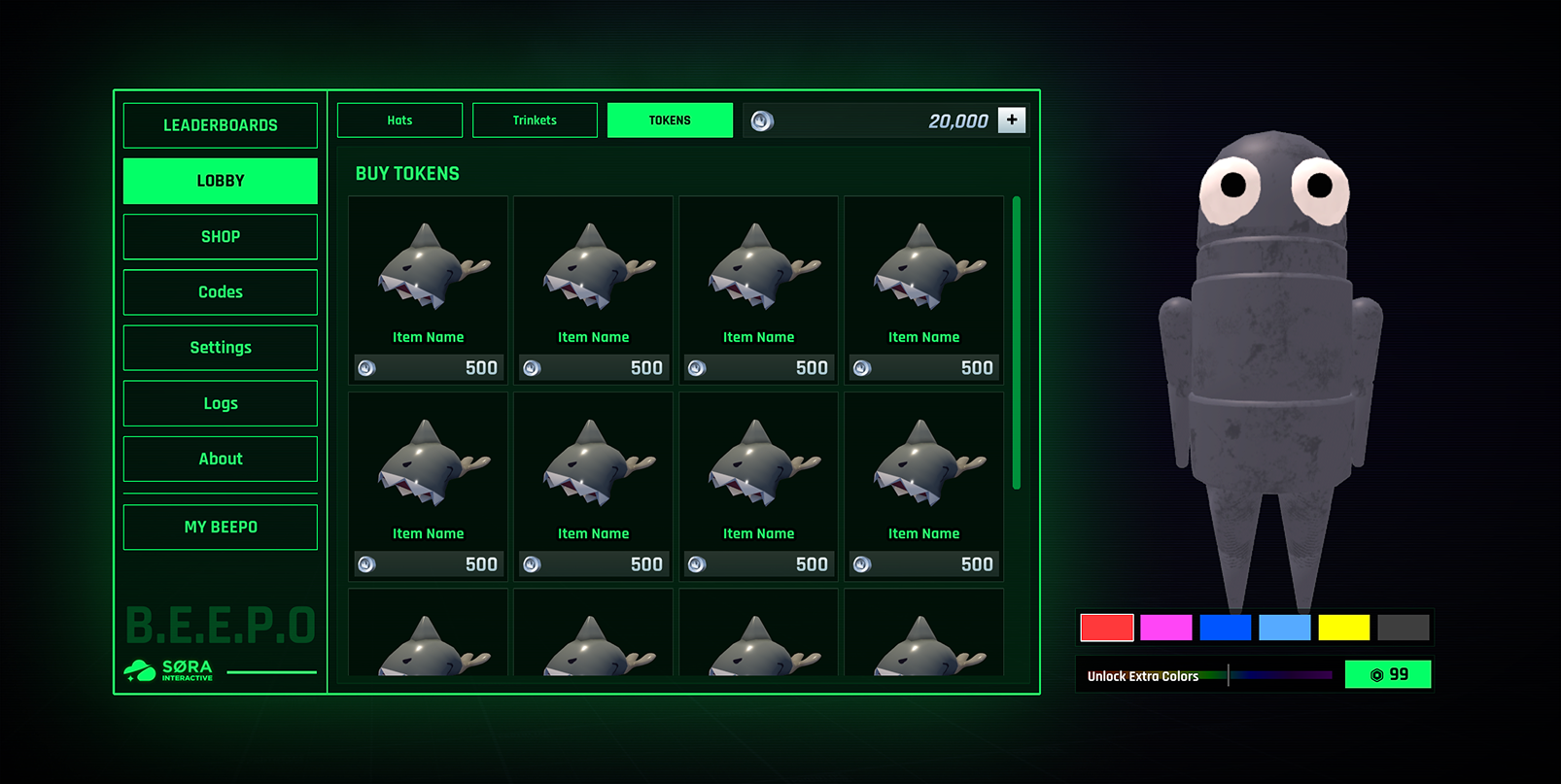Open the Shop menu
The height and width of the screenshot is (784, 1561).
click(x=221, y=237)
